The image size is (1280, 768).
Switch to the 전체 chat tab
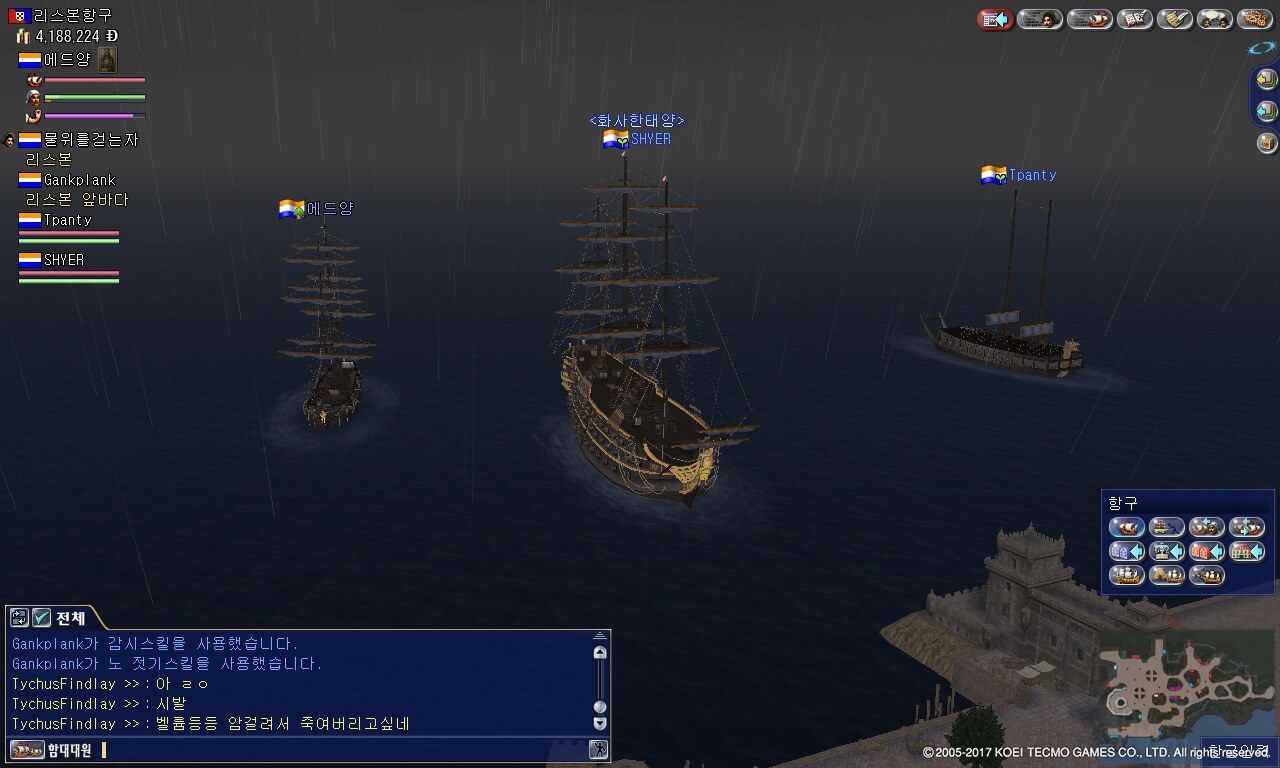click(x=70, y=618)
